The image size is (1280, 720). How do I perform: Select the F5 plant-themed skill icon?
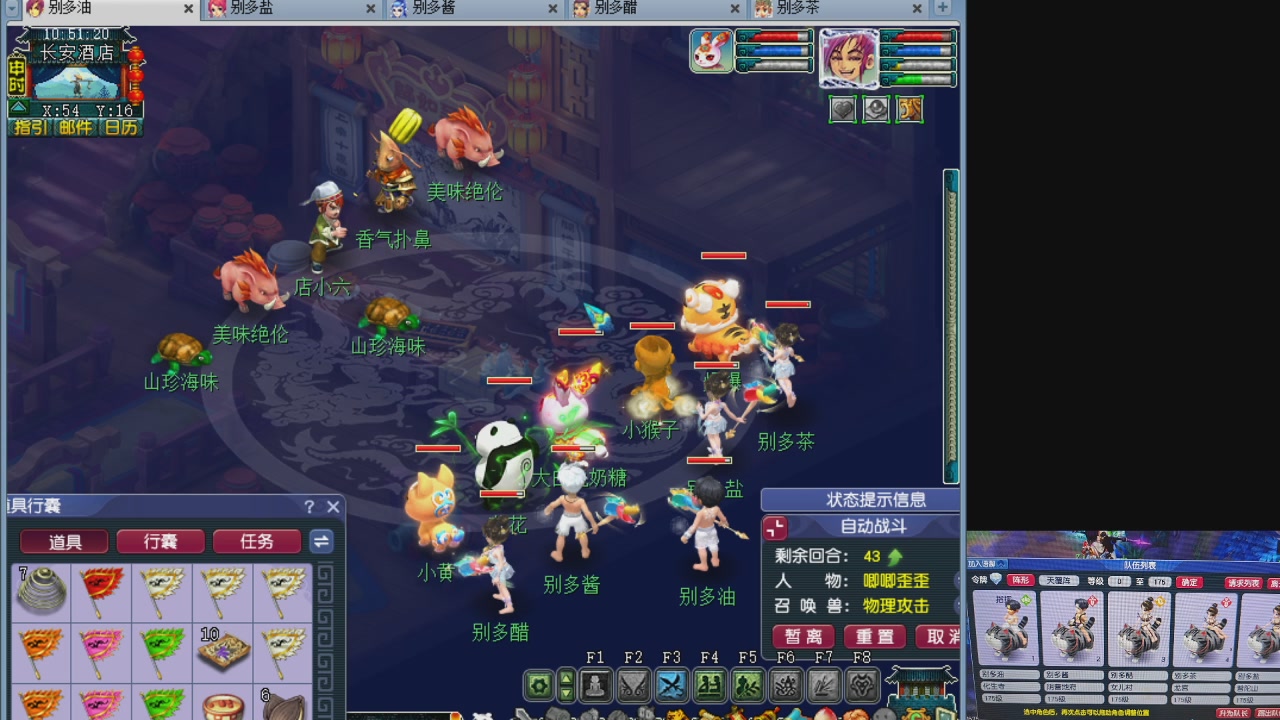pos(746,685)
